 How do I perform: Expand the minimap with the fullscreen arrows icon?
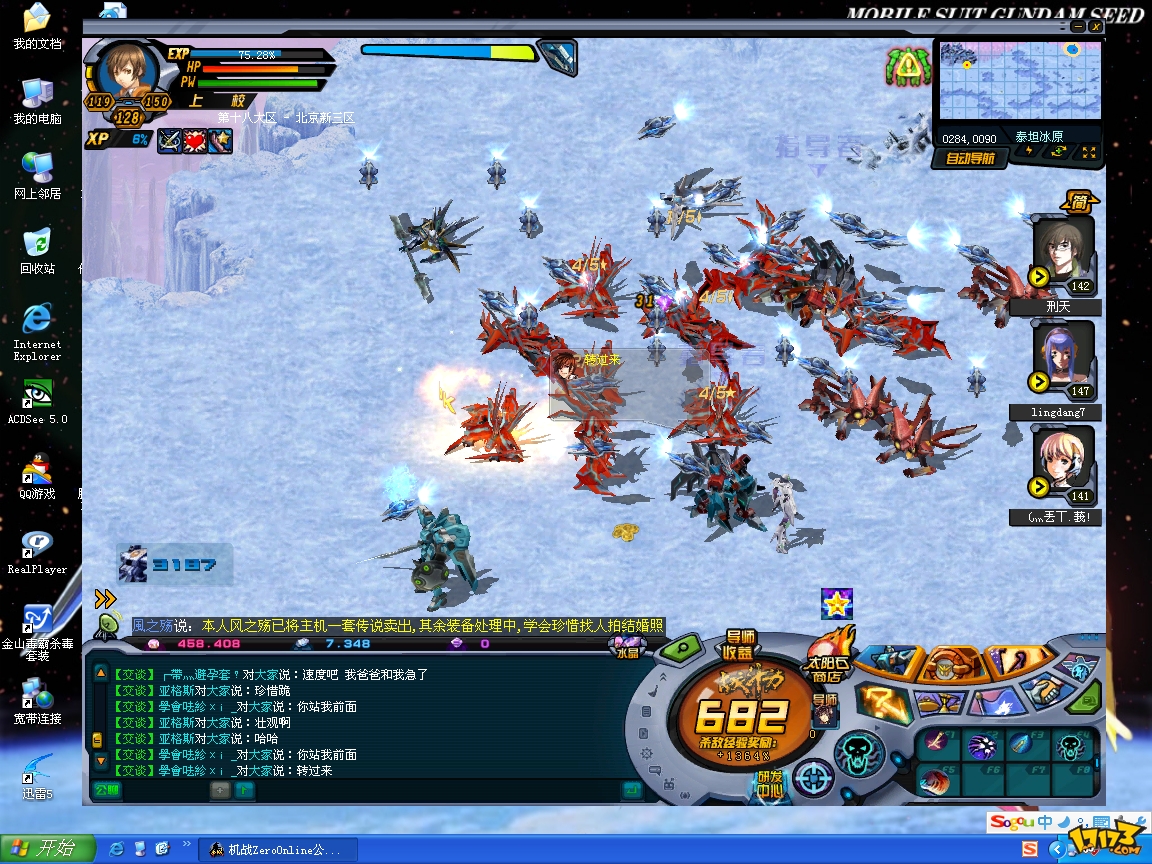[1088, 153]
